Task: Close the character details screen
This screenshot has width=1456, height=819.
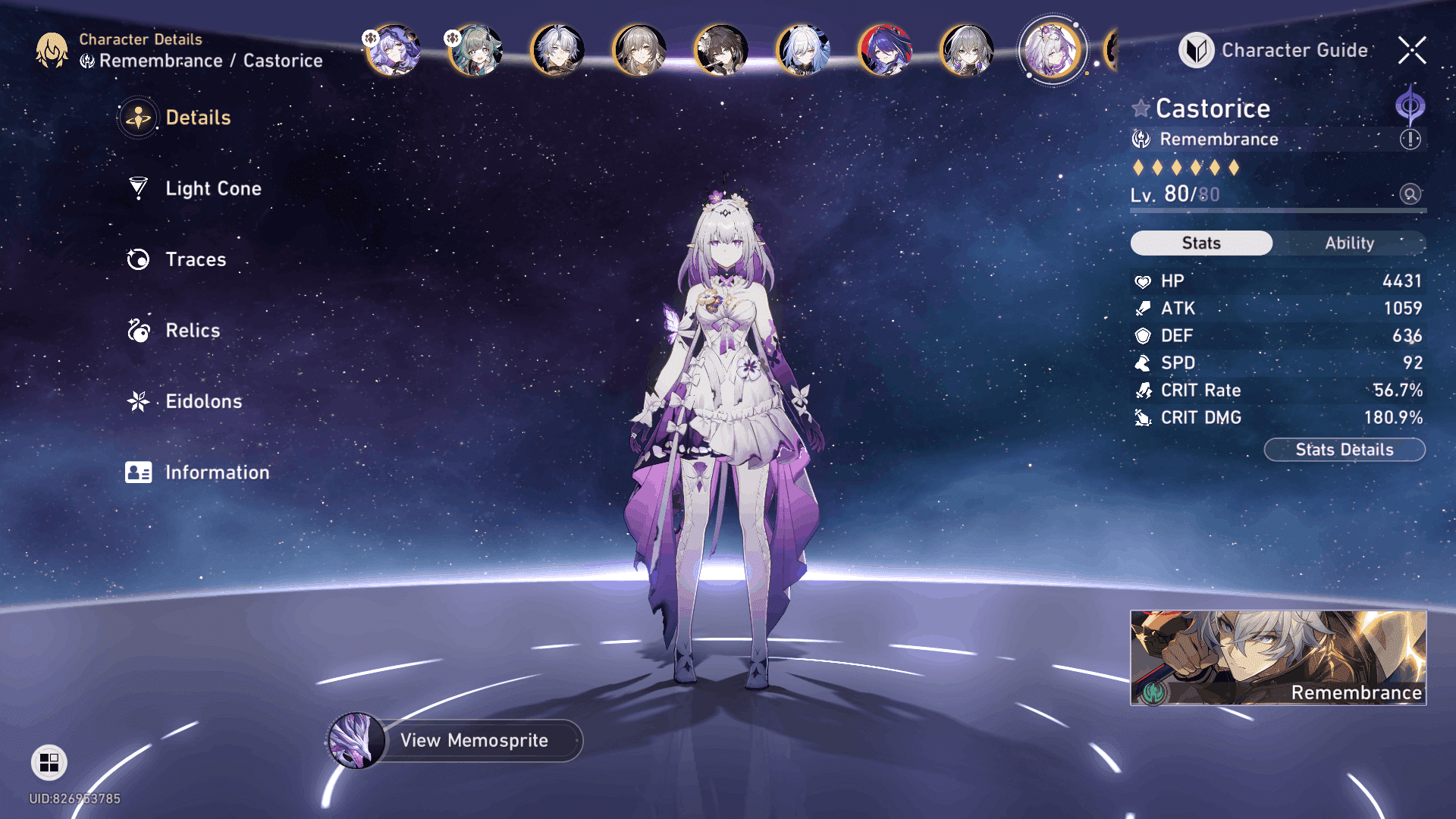Action: tap(1412, 51)
